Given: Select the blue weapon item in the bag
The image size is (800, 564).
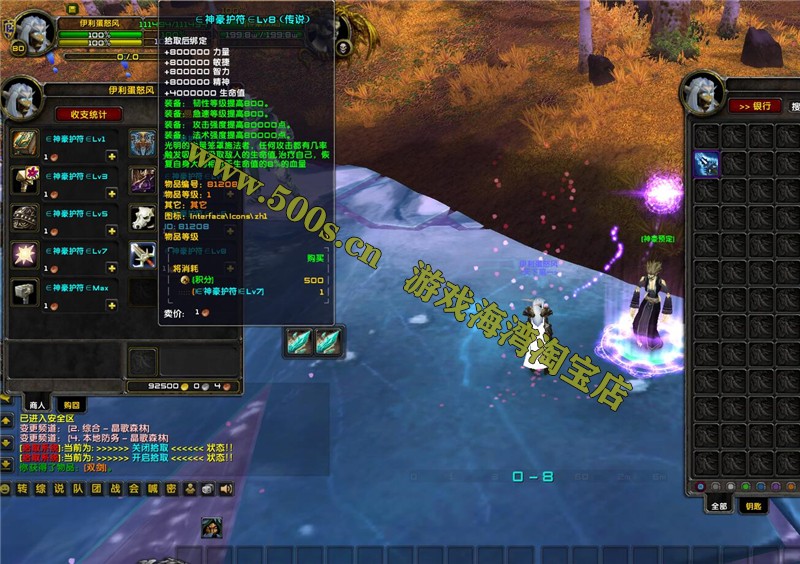Looking at the screenshot, I should pos(707,163).
